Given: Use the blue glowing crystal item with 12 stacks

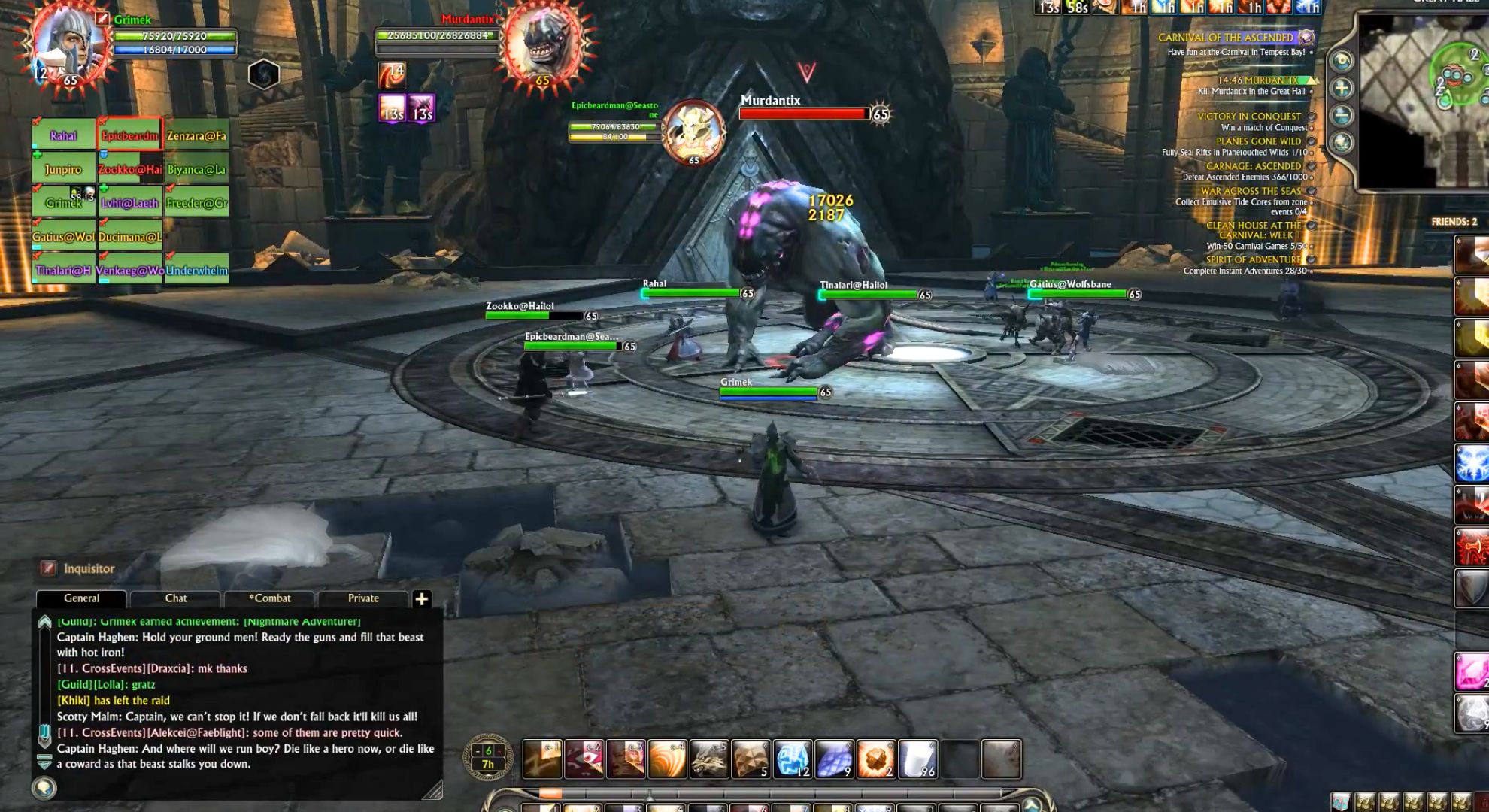Looking at the screenshot, I should click(793, 759).
